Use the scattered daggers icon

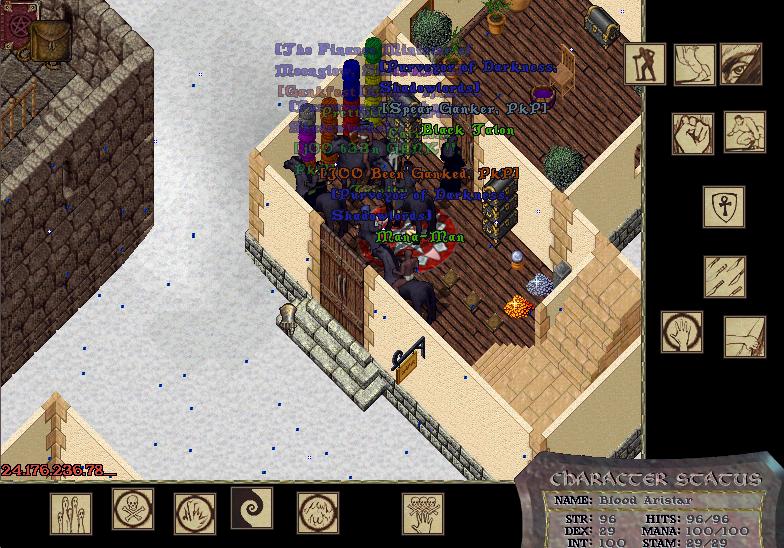click(x=724, y=277)
